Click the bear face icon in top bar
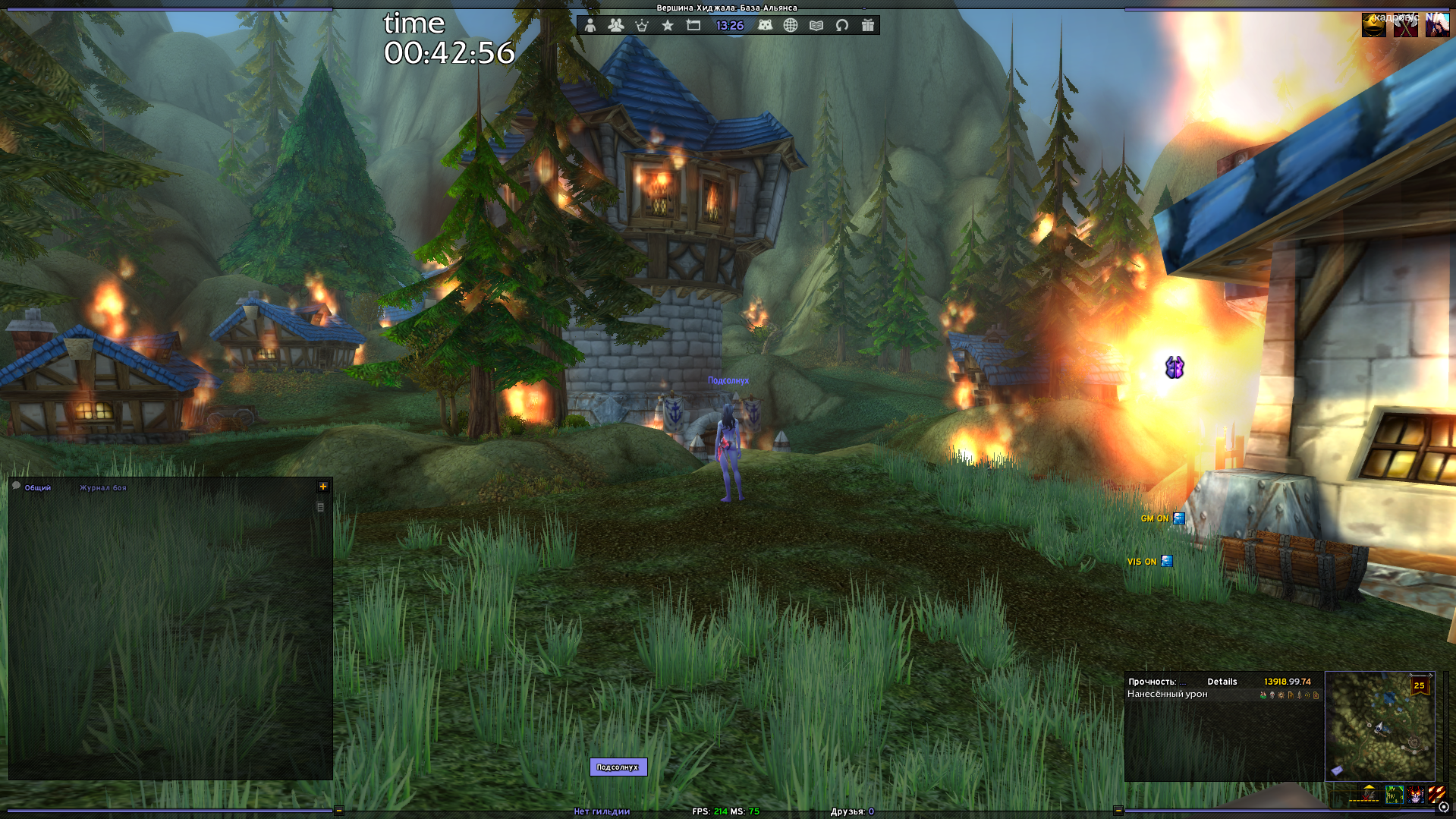Image resolution: width=1456 pixels, height=819 pixels. click(x=765, y=25)
